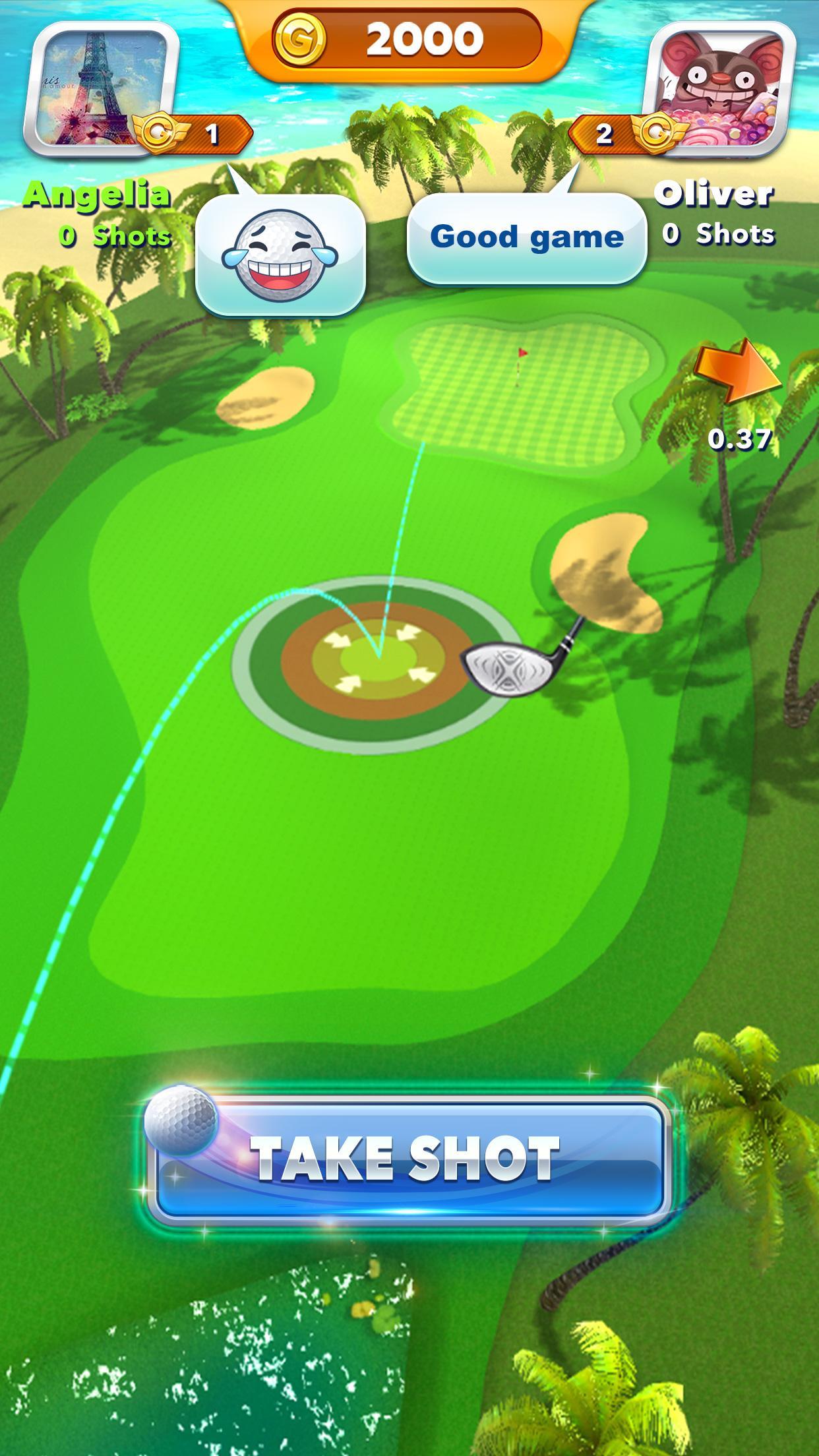819x1456 pixels.
Task: Select the Good game chat bubble
Action: pyautogui.click(x=526, y=237)
